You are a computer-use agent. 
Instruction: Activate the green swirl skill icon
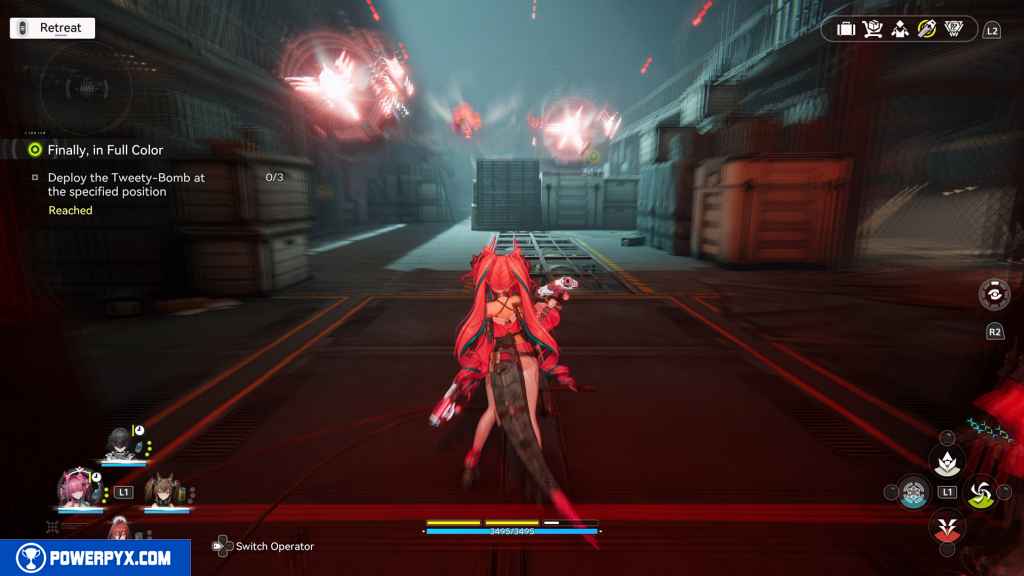tap(980, 491)
